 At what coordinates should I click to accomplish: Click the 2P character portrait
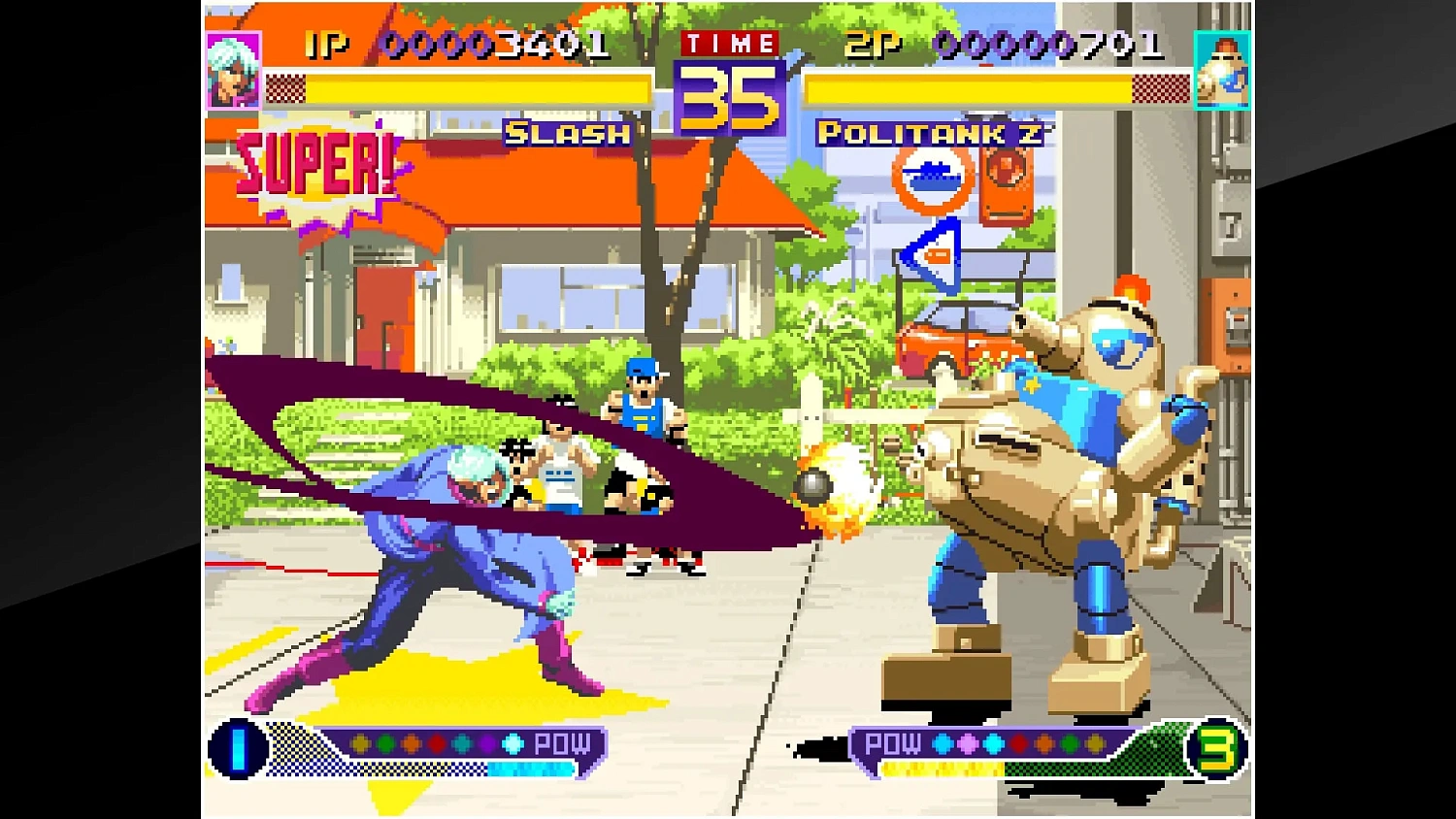1222,68
